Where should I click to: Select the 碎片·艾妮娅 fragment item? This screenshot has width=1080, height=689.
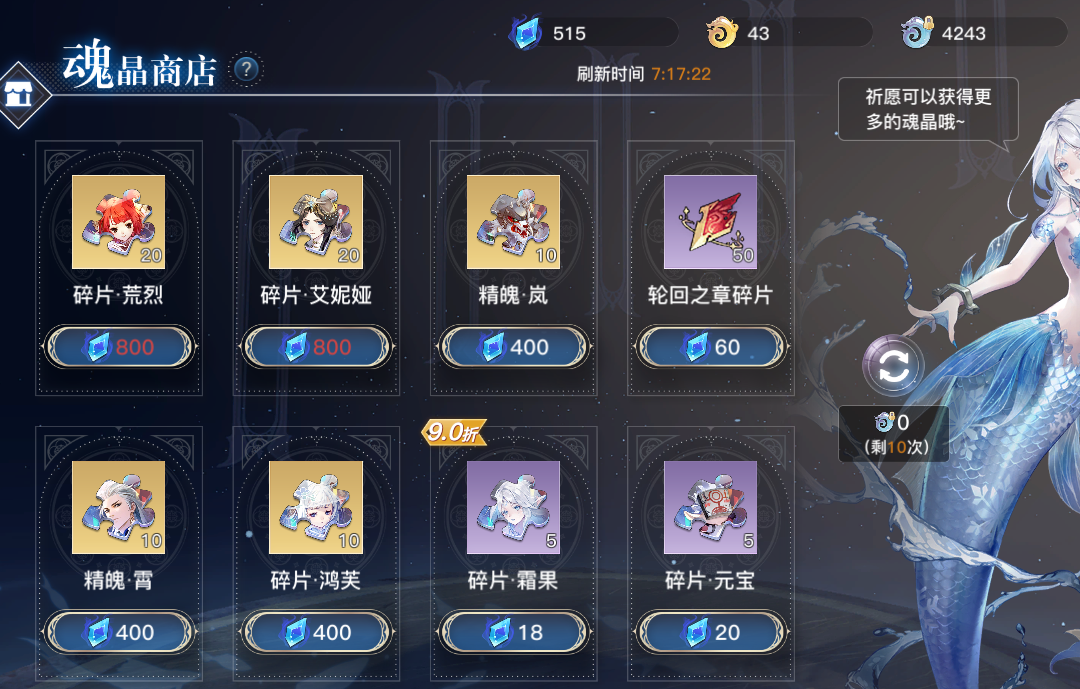(316, 222)
